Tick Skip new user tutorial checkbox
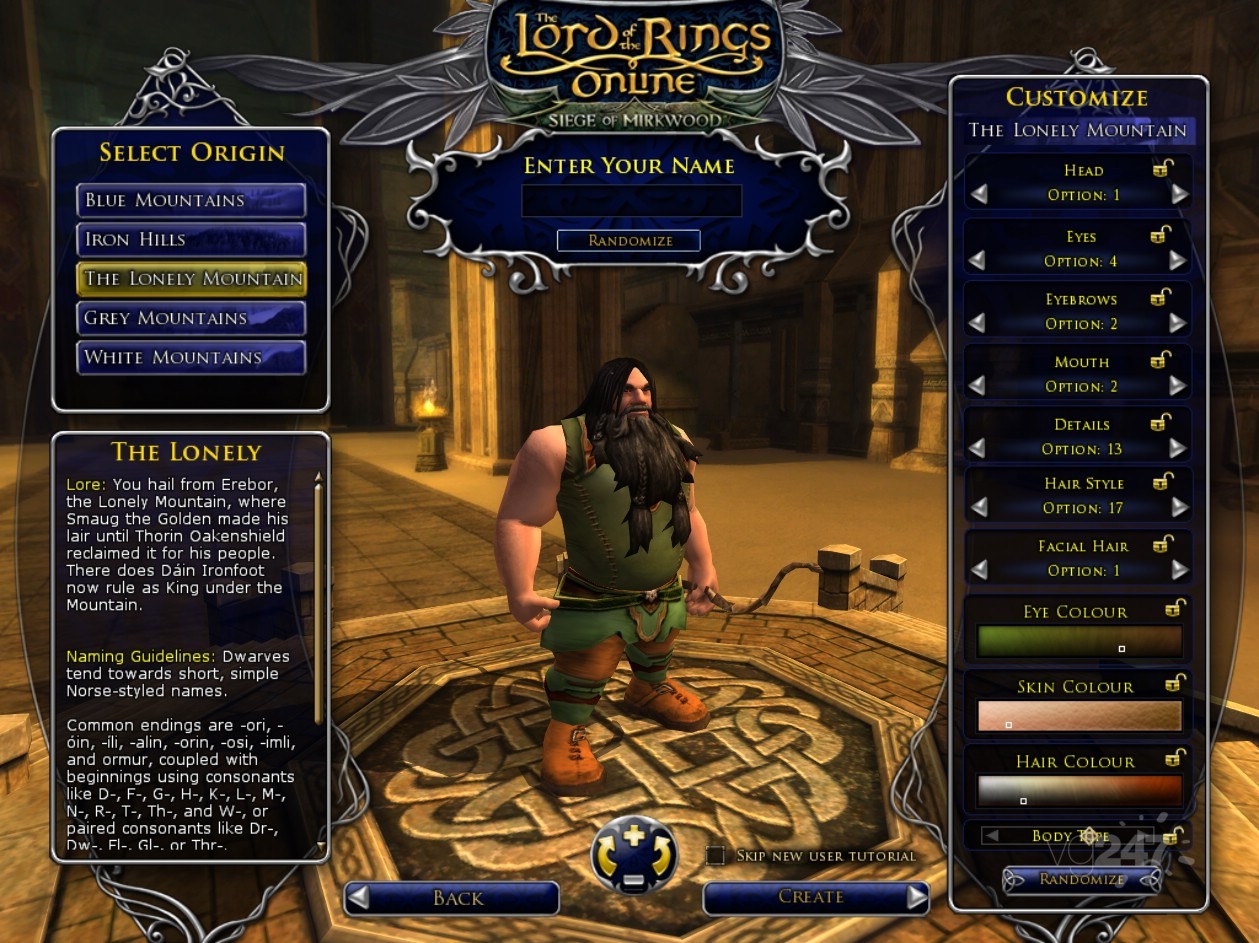Image resolution: width=1259 pixels, height=943 pixels. point(715,856)
